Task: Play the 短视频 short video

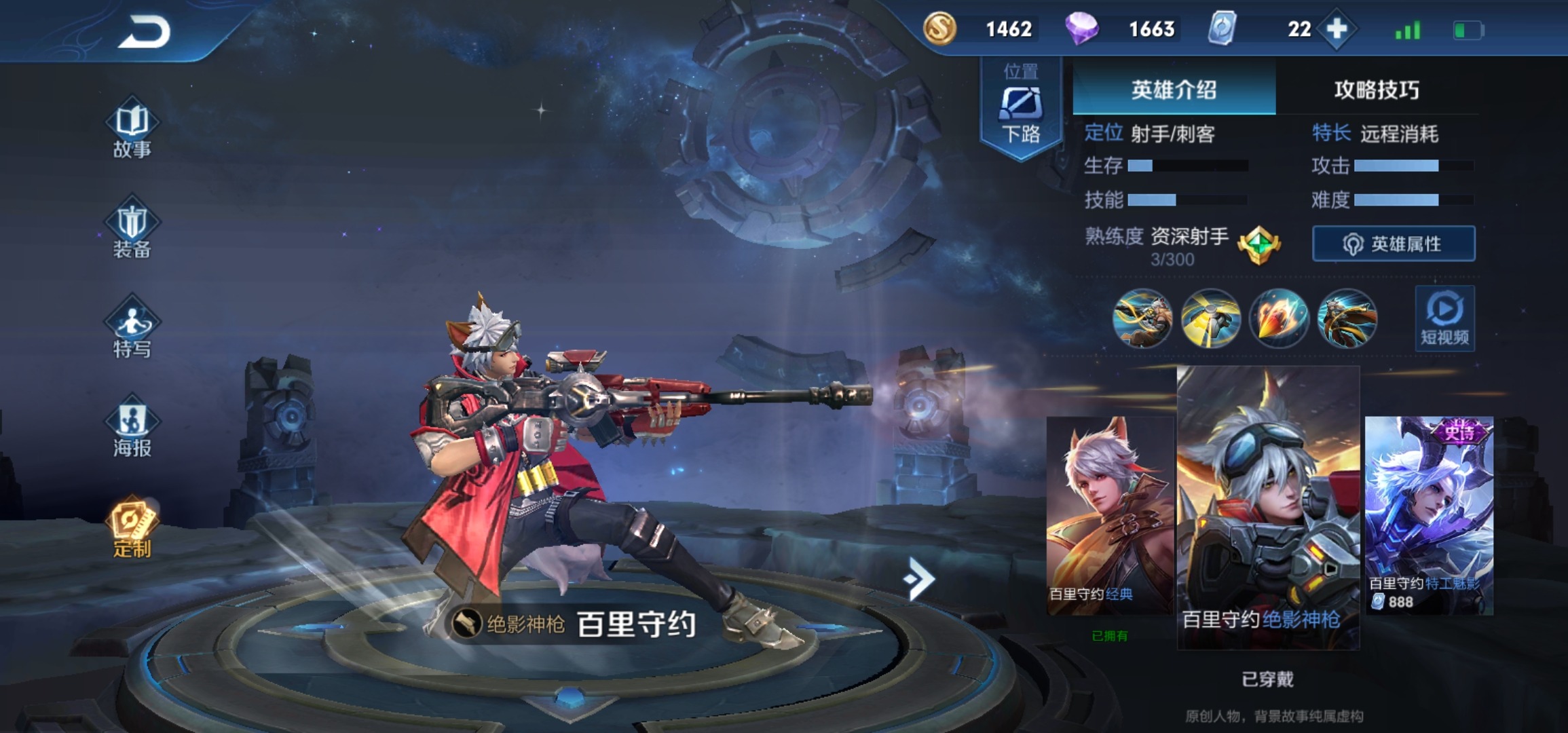Action: pos(1444,318)
